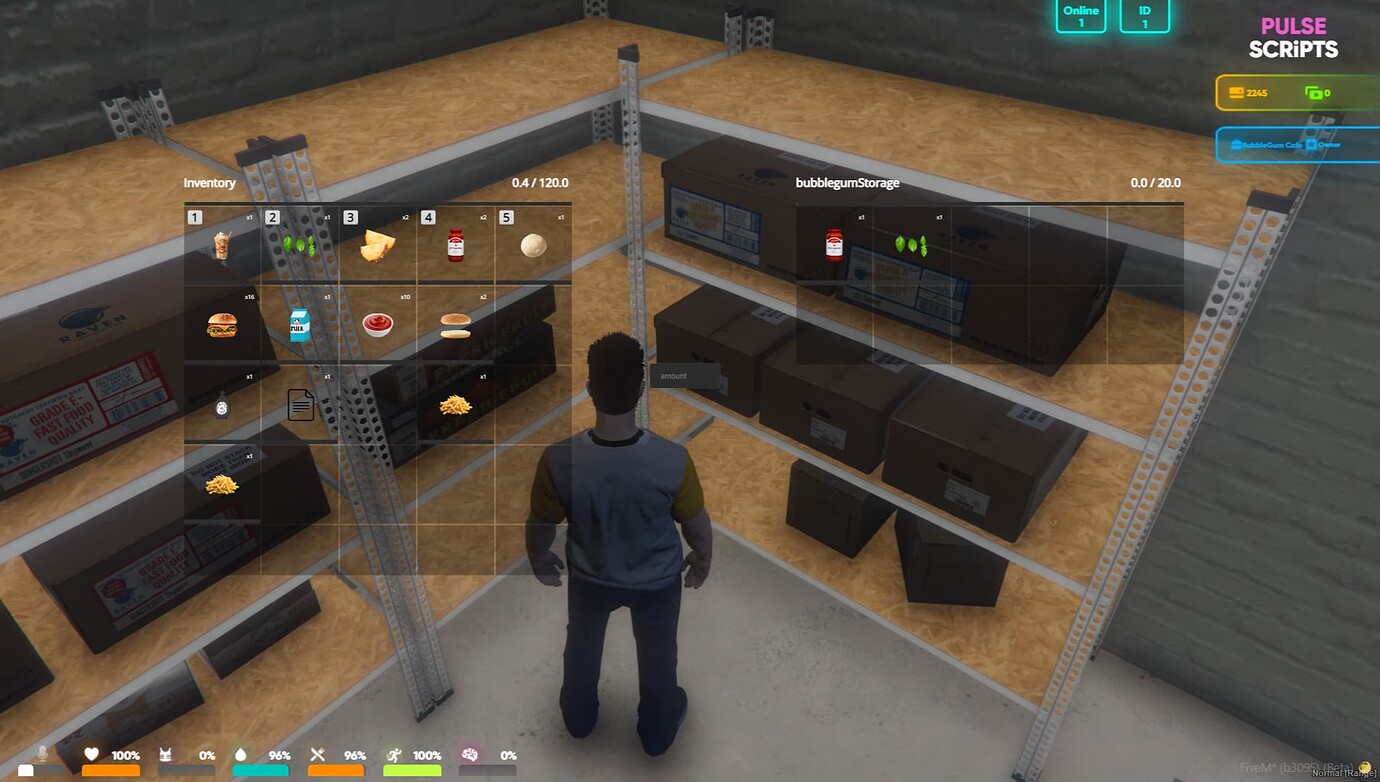This screenshot has height=782, width=1380.
Task: Click inside the amount input field
Action: tap(685, 376)
